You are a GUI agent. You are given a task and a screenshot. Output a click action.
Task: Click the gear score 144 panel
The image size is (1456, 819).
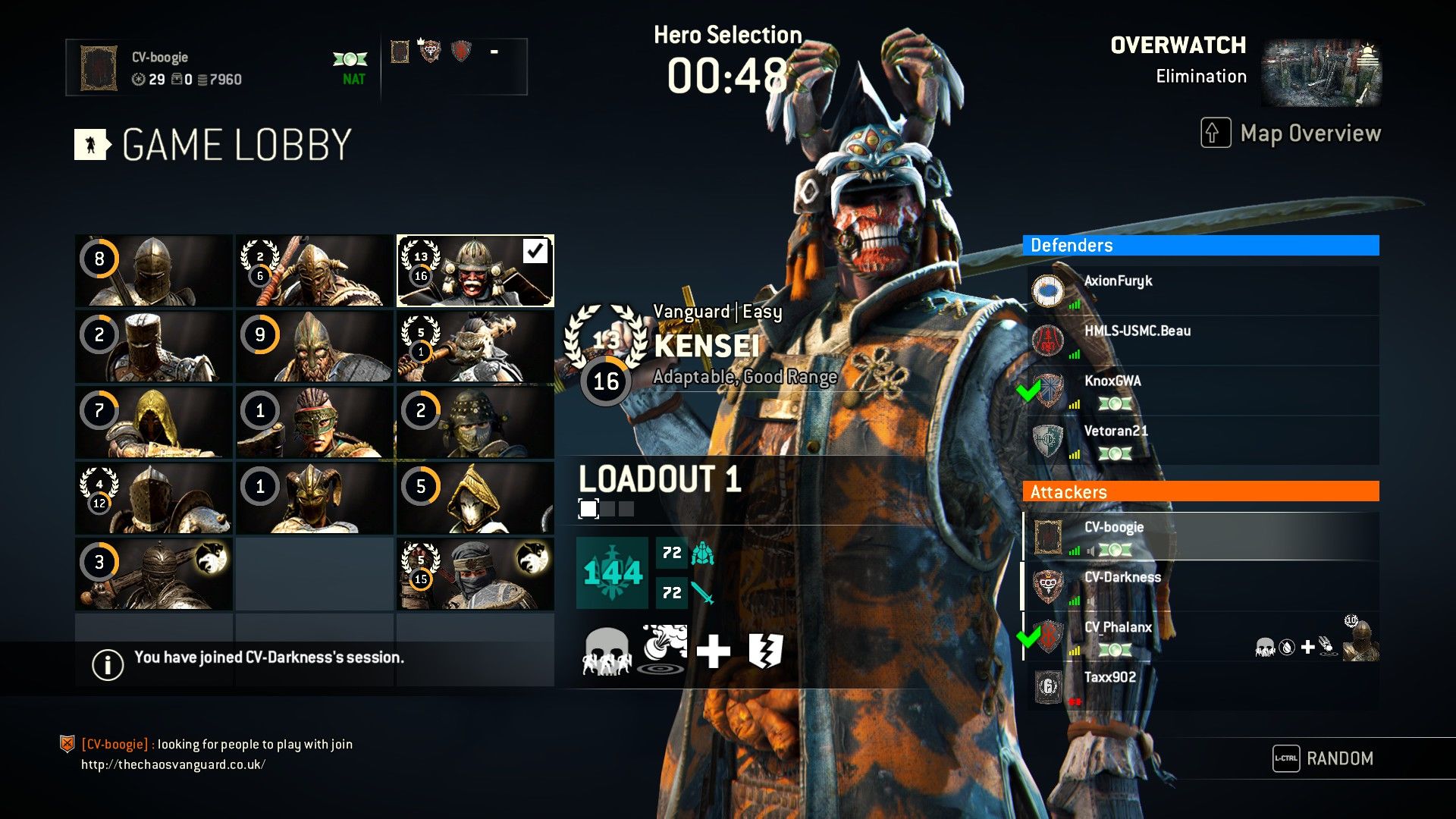tap(612, 573)
